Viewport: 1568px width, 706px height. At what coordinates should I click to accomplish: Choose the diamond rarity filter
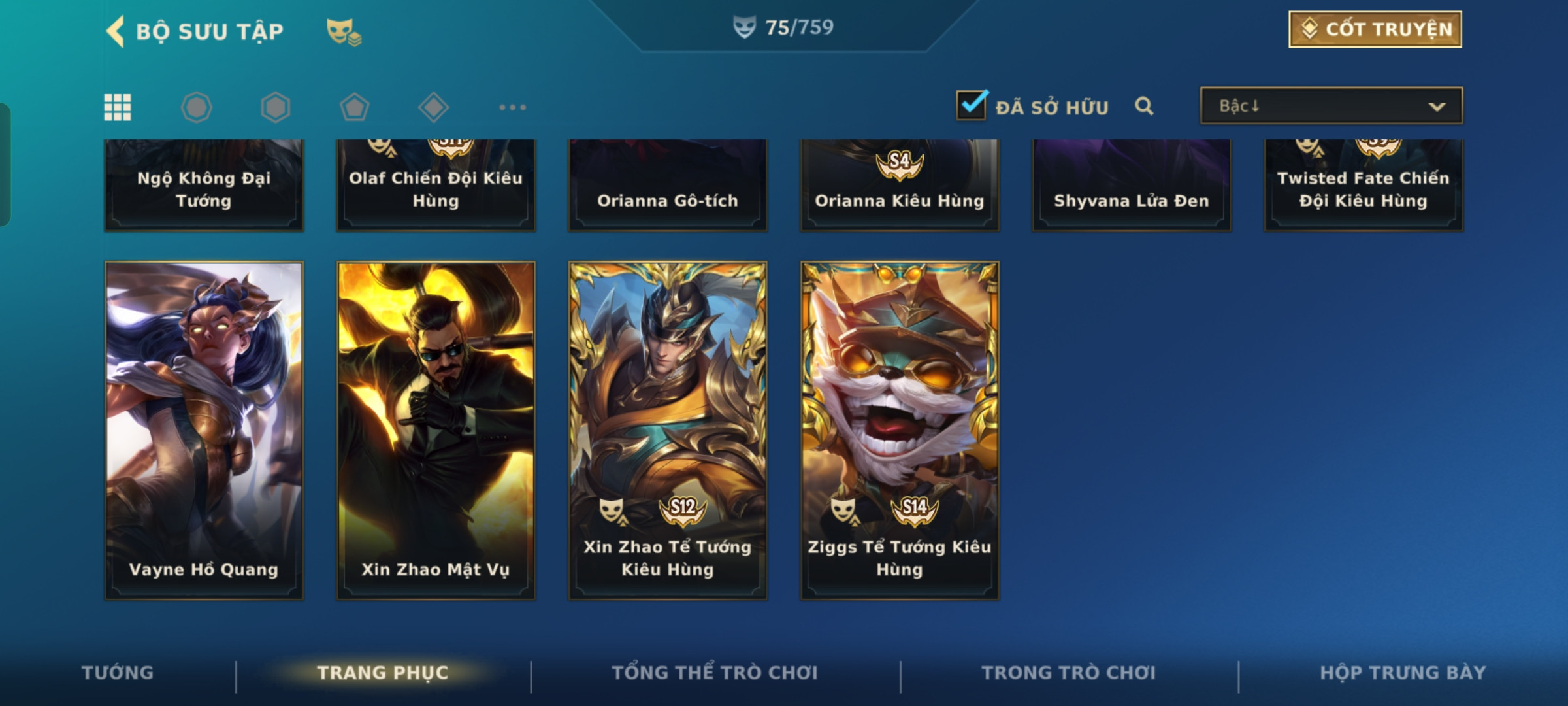[433, 107]
